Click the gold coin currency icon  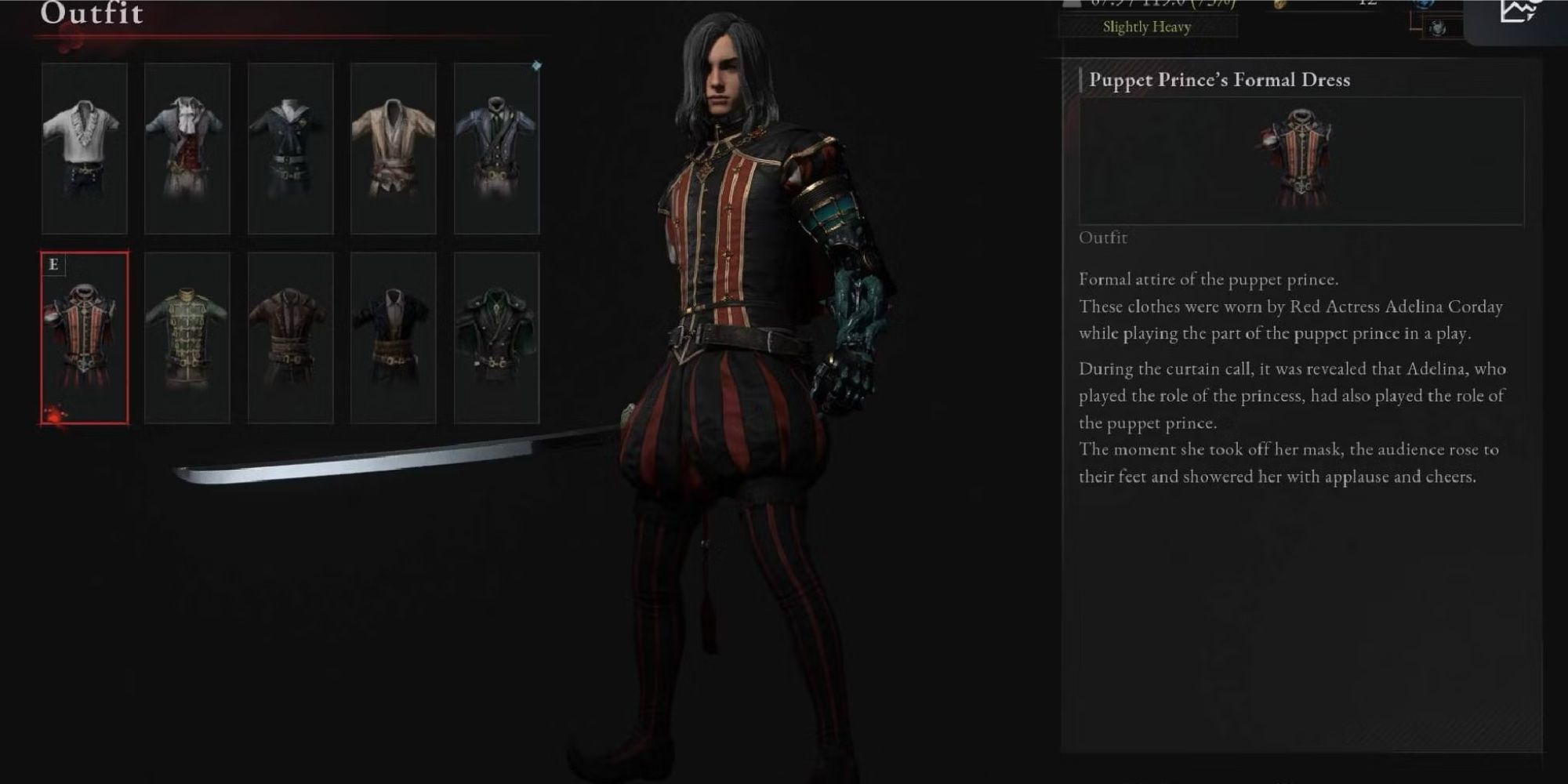1279,4
